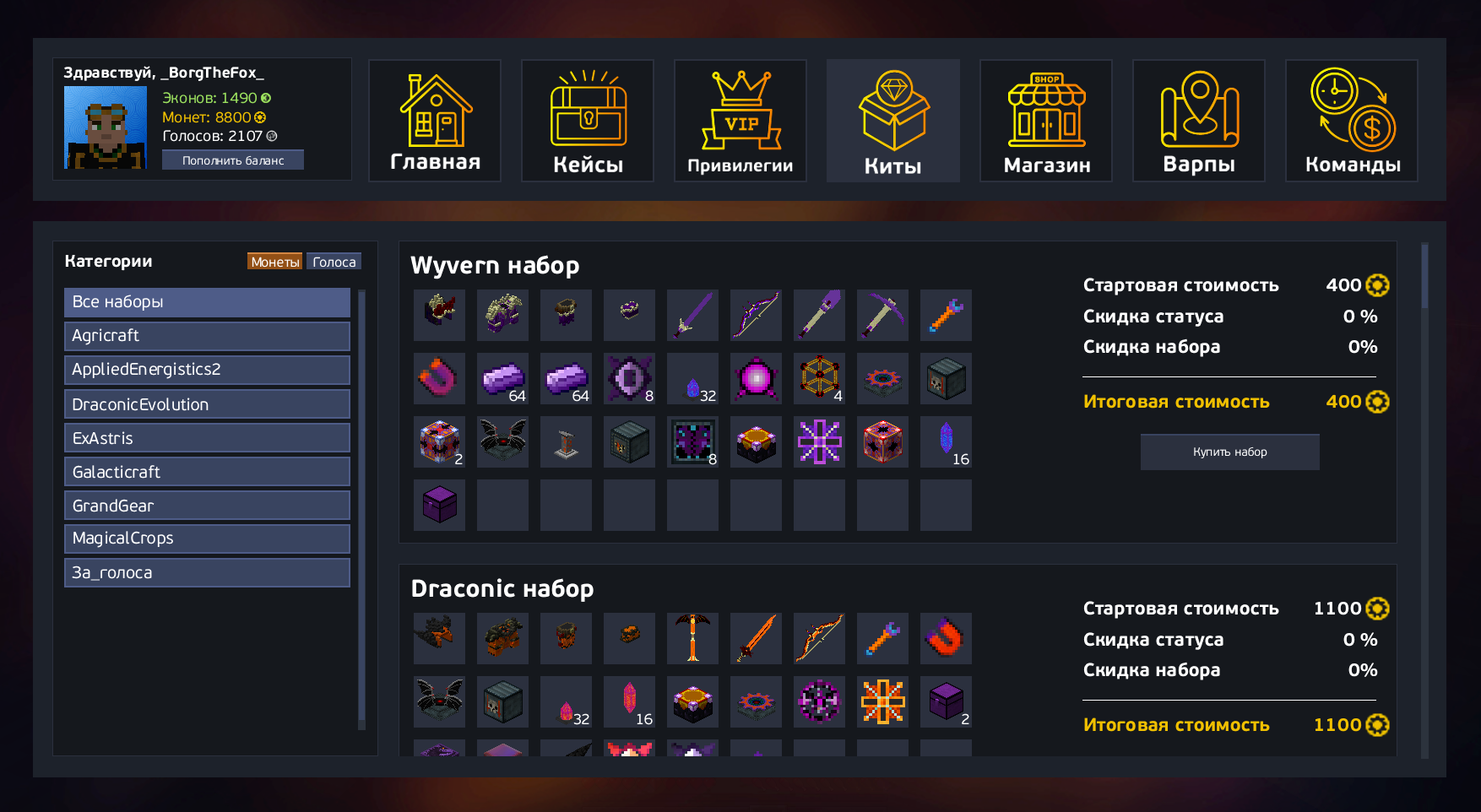Choose the ExAstris category

click(x=207, y=438)
